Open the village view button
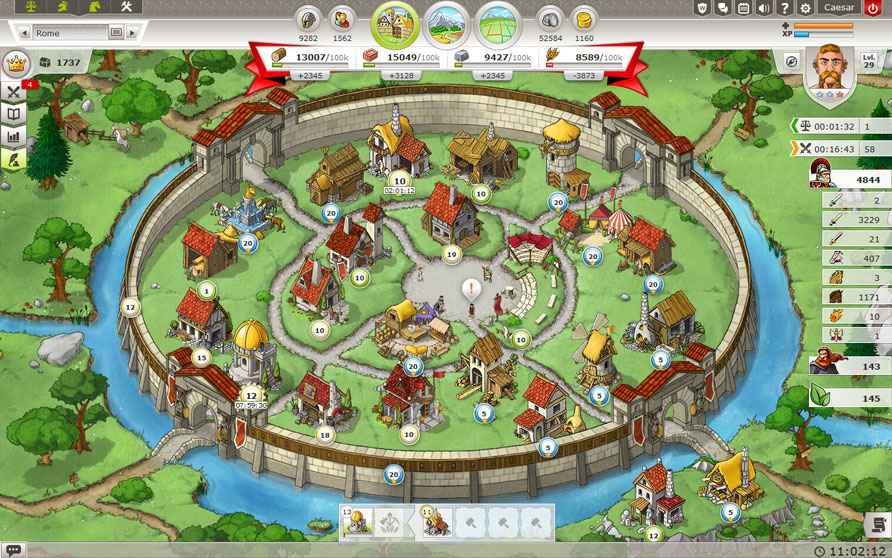Screen dimensions: 892x558 [395, 22]
